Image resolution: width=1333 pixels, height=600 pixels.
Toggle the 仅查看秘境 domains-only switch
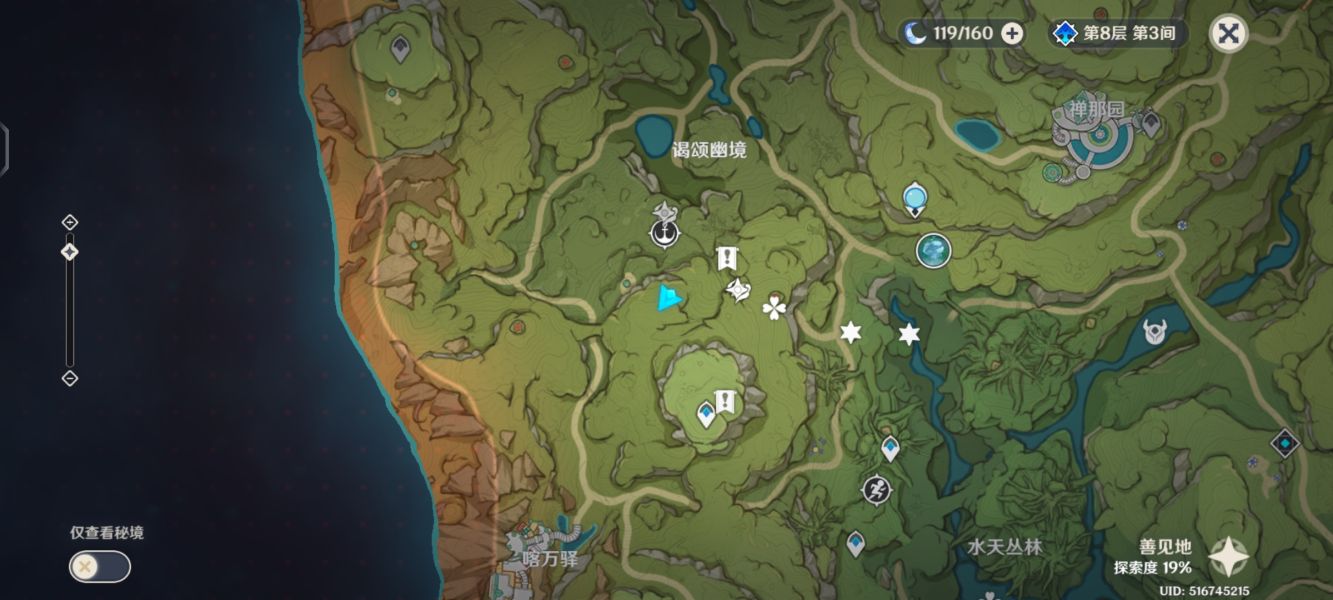coord(99,567)
